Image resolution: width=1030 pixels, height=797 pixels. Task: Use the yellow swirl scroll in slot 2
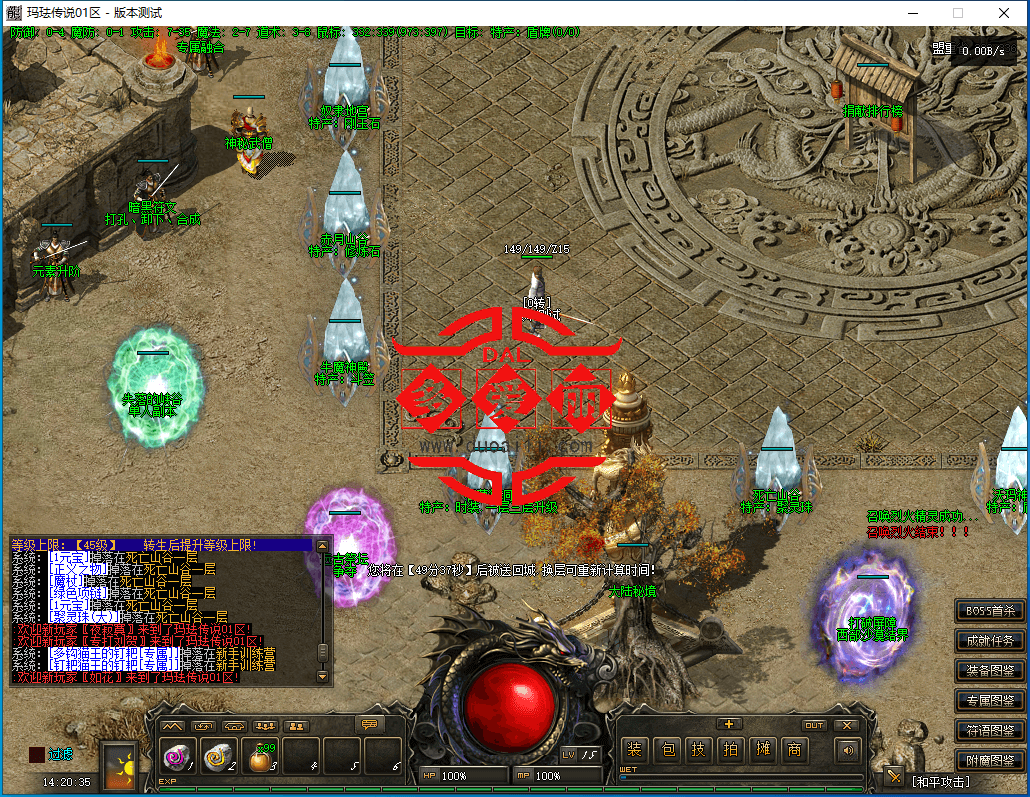click(x=219, y=757)
